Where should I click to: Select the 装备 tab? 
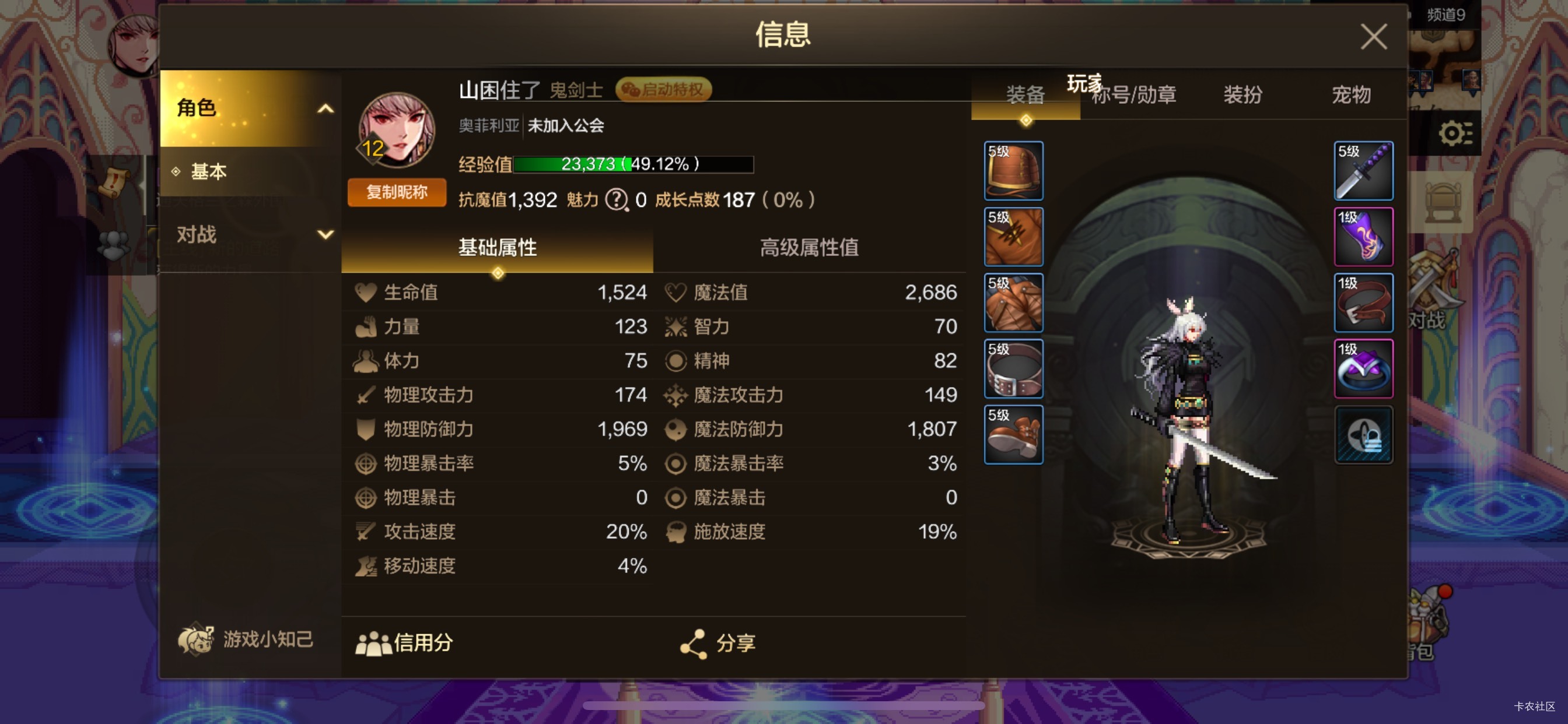(x=1025, y=96)
